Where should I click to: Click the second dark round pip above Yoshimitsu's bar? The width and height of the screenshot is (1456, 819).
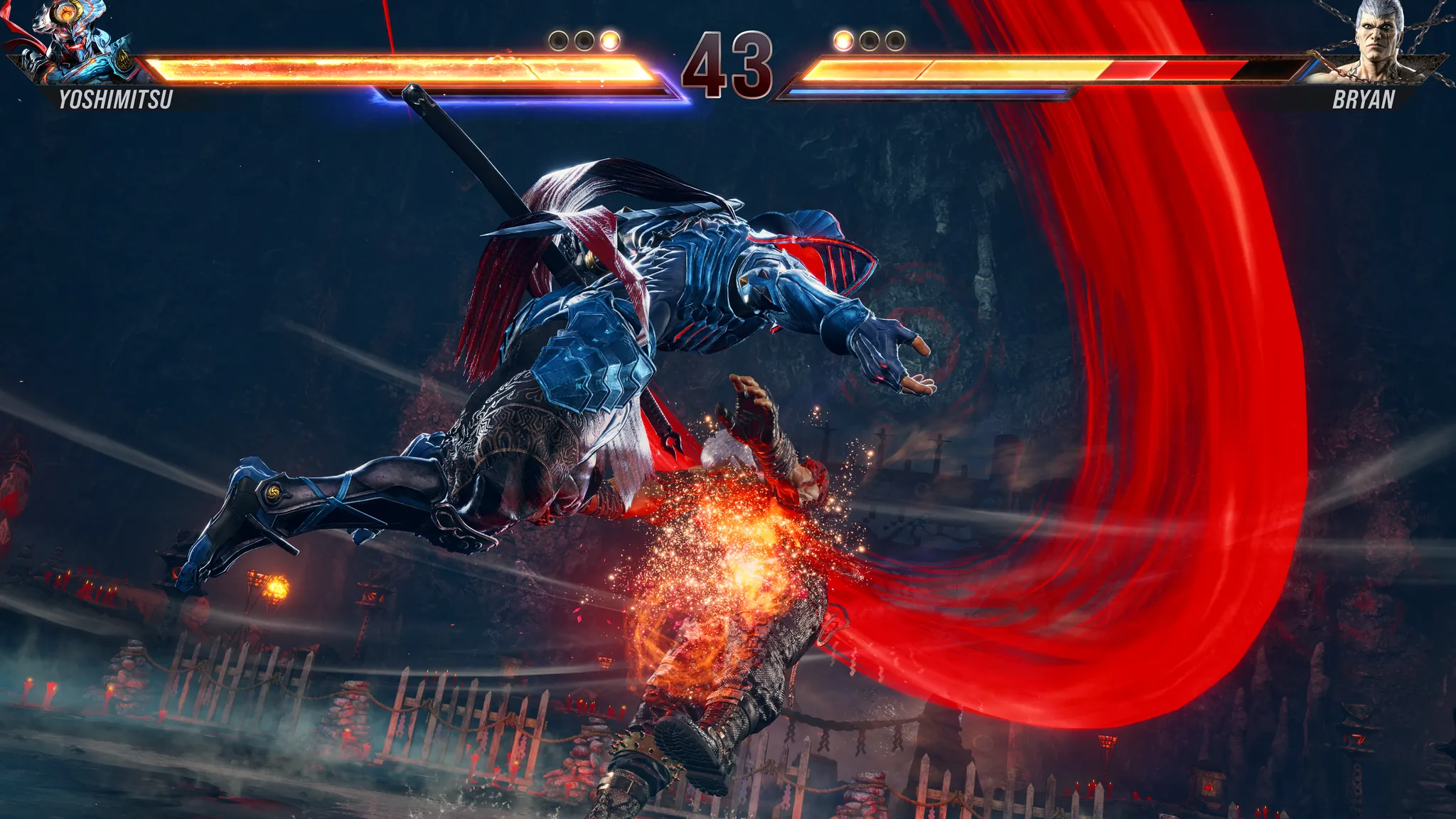[583, 41]
